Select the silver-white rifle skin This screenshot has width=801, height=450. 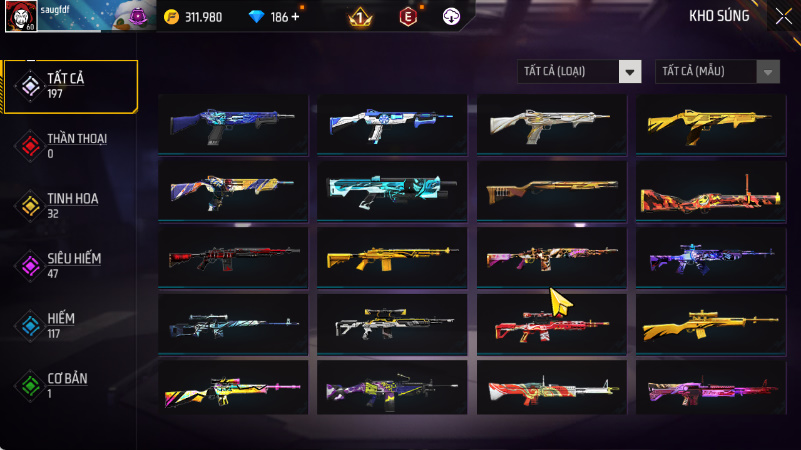tap(551, 124)
